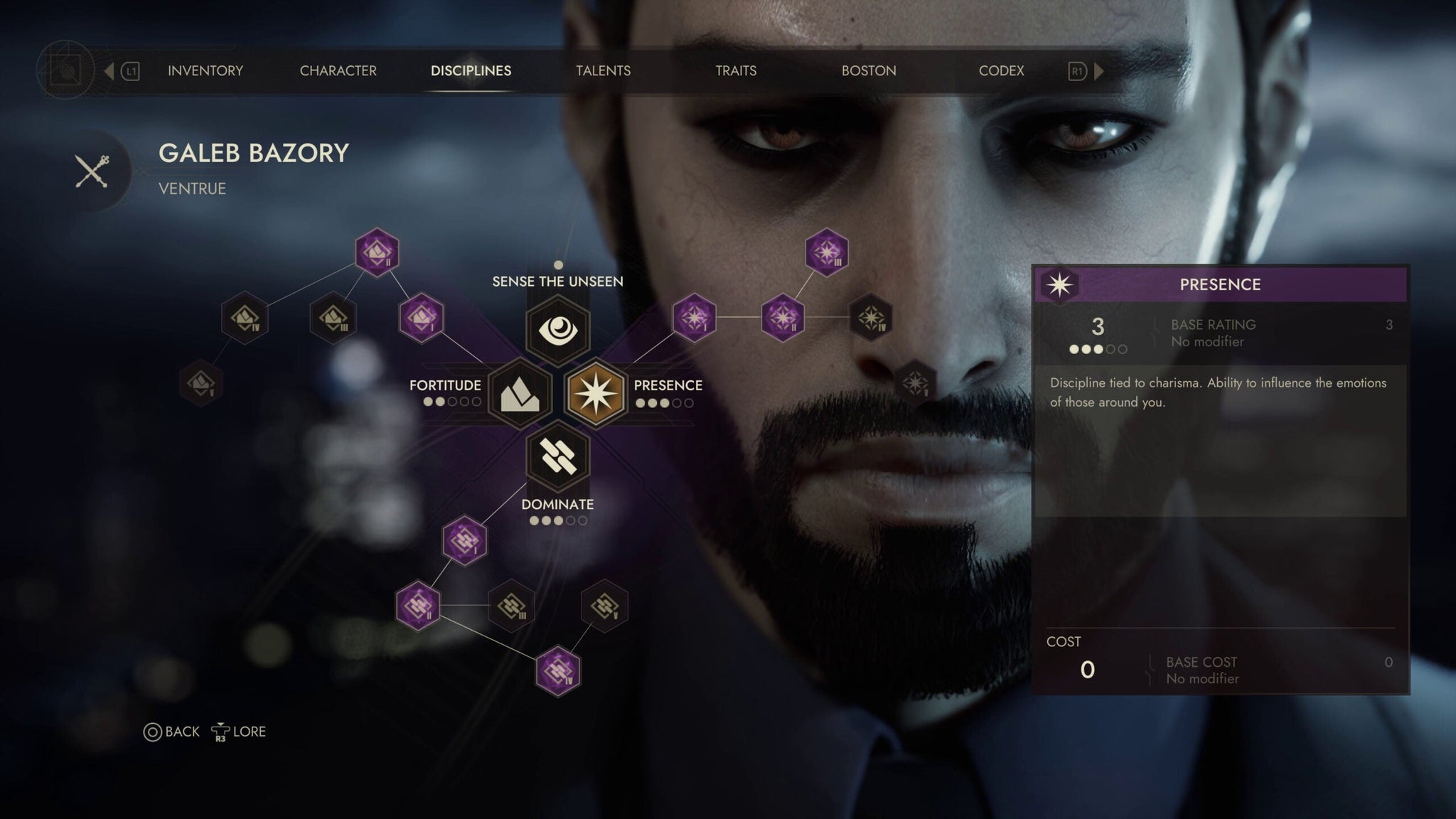Show the Traits tab

coord(735,71)
